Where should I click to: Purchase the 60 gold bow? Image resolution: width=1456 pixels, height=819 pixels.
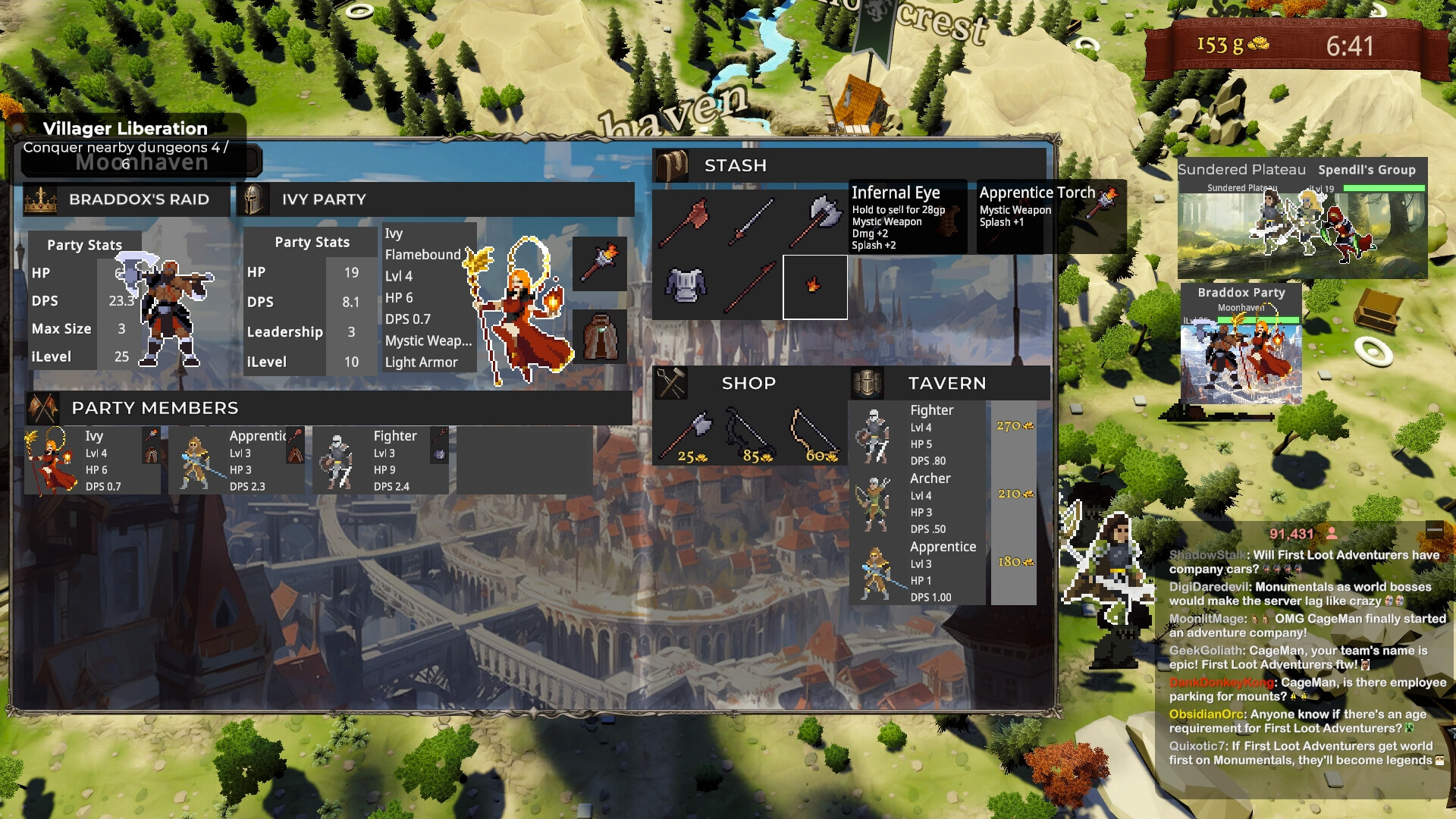point(814,436)
